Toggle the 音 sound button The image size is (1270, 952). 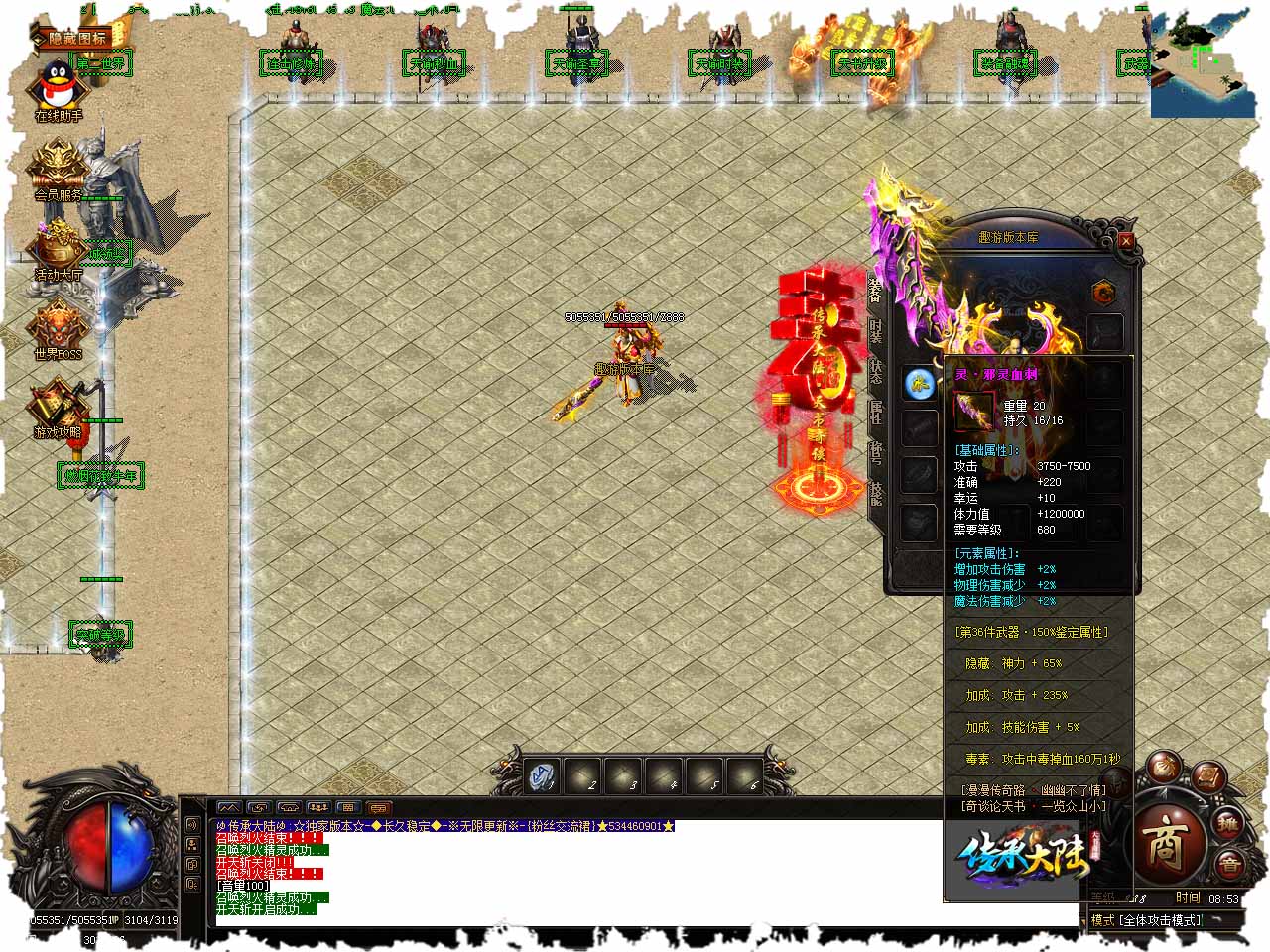[x=1229, y=865]
